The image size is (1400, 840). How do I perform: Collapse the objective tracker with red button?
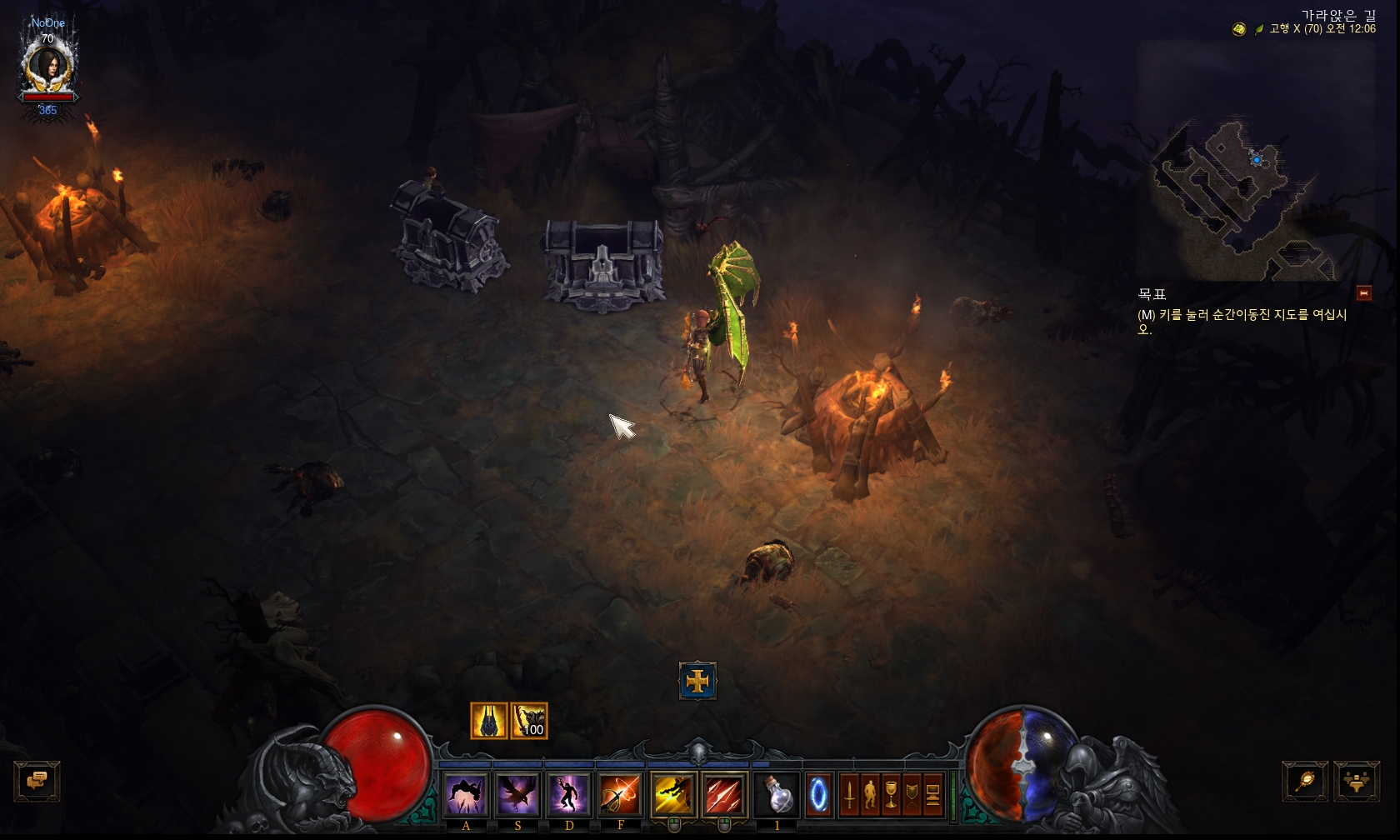pos(1364,292)
